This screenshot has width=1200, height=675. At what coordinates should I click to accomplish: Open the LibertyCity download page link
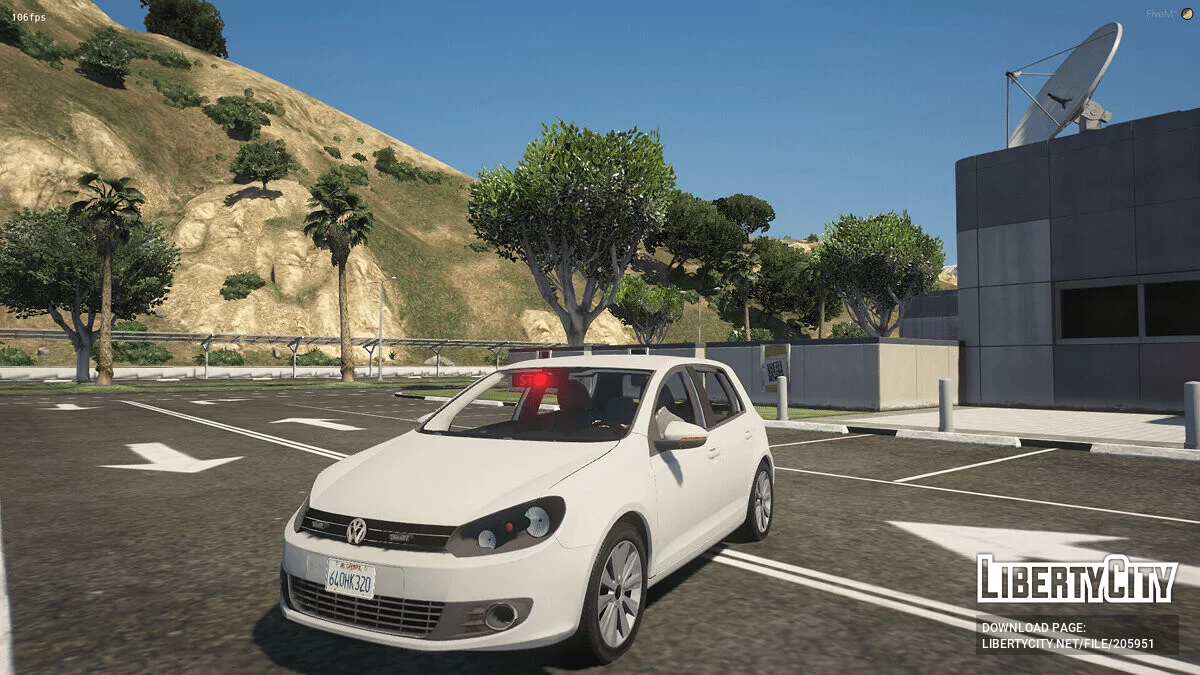click(1067, 644)
